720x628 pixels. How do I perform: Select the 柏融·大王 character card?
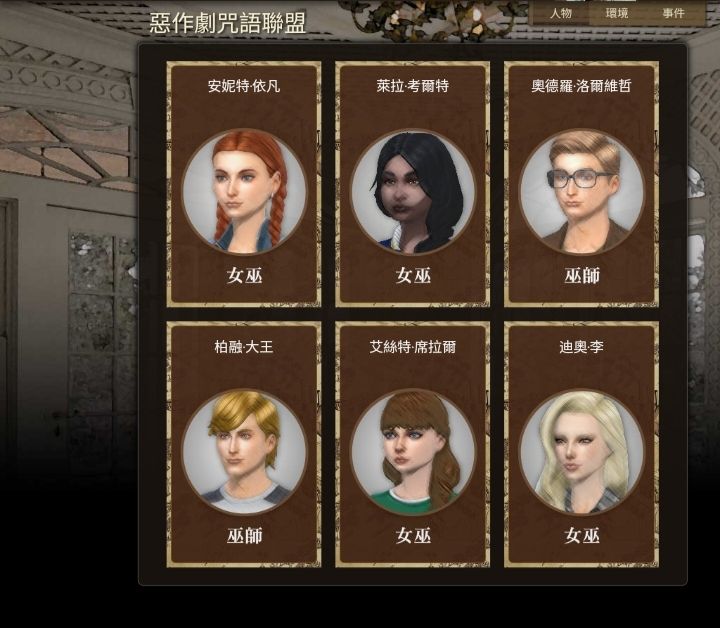244,445
